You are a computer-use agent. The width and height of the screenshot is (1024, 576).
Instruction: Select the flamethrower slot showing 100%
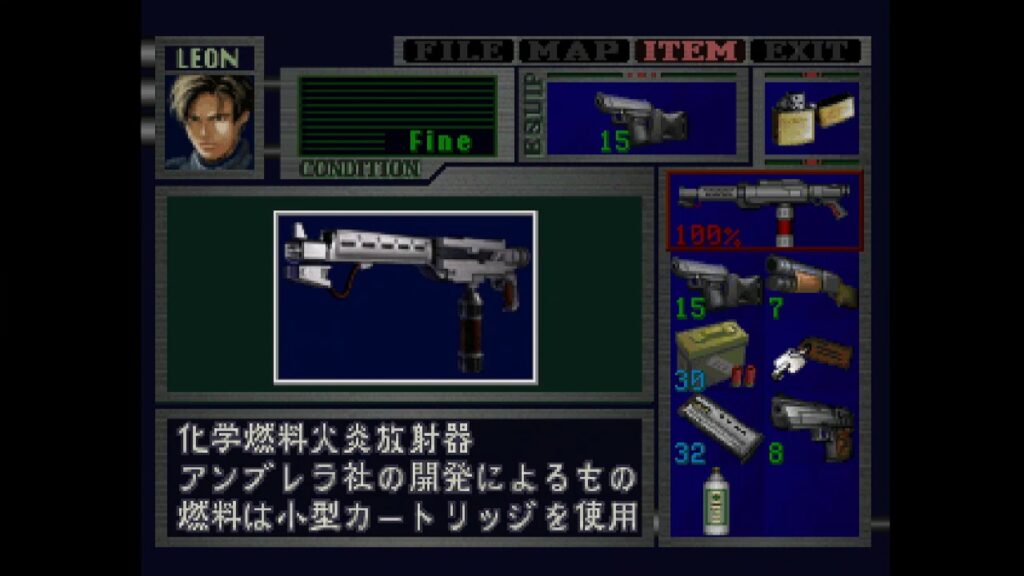pyautogui.click(x=765, y=210)
